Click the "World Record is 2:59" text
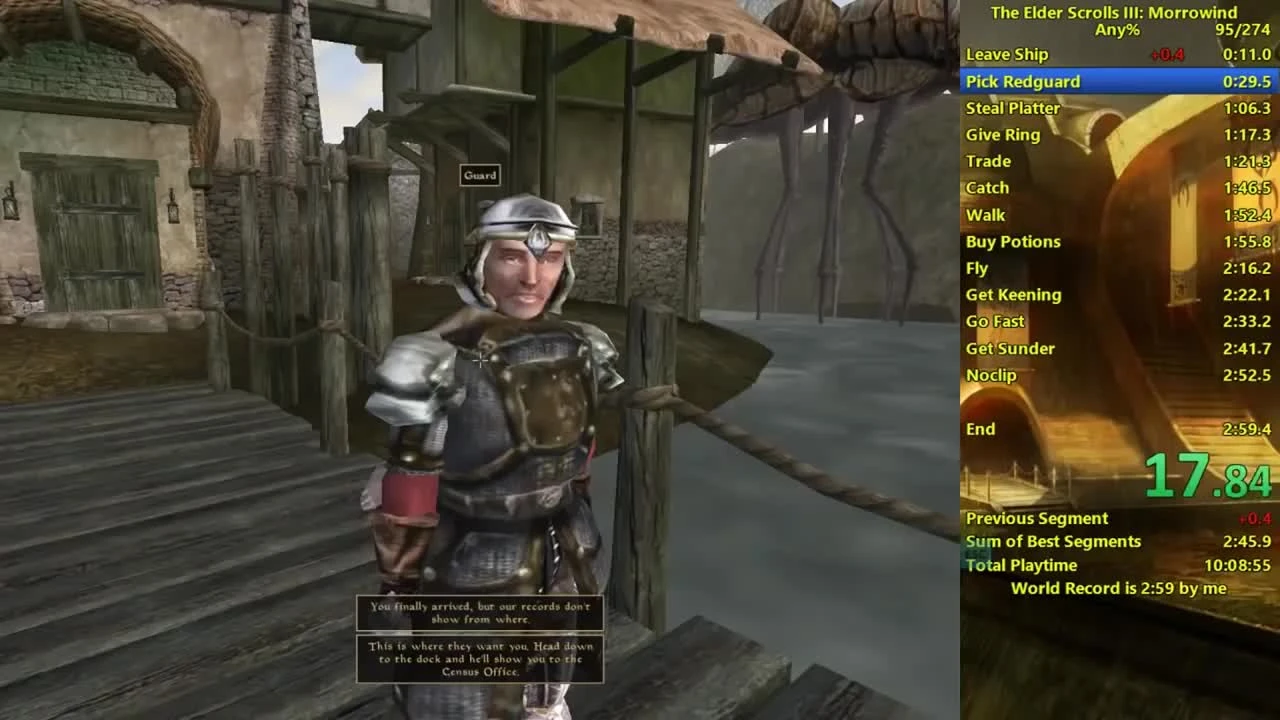 tap(1114, 588)
